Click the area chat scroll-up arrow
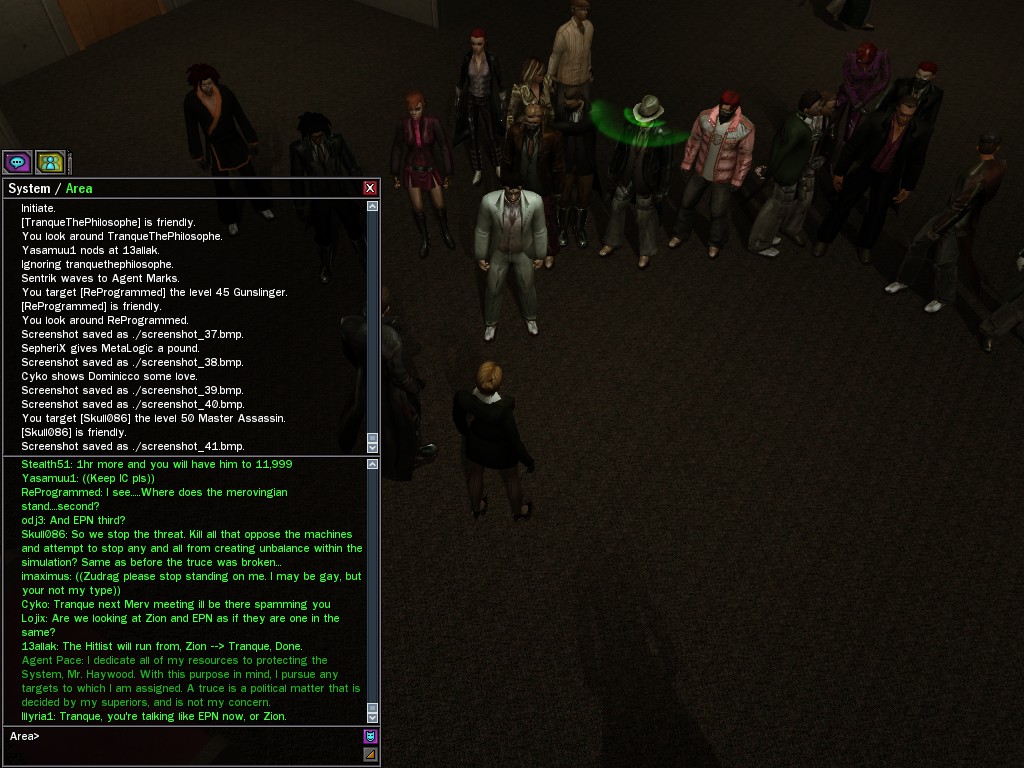Screen dimensions: 1024x768 click(x=373, y=464)
